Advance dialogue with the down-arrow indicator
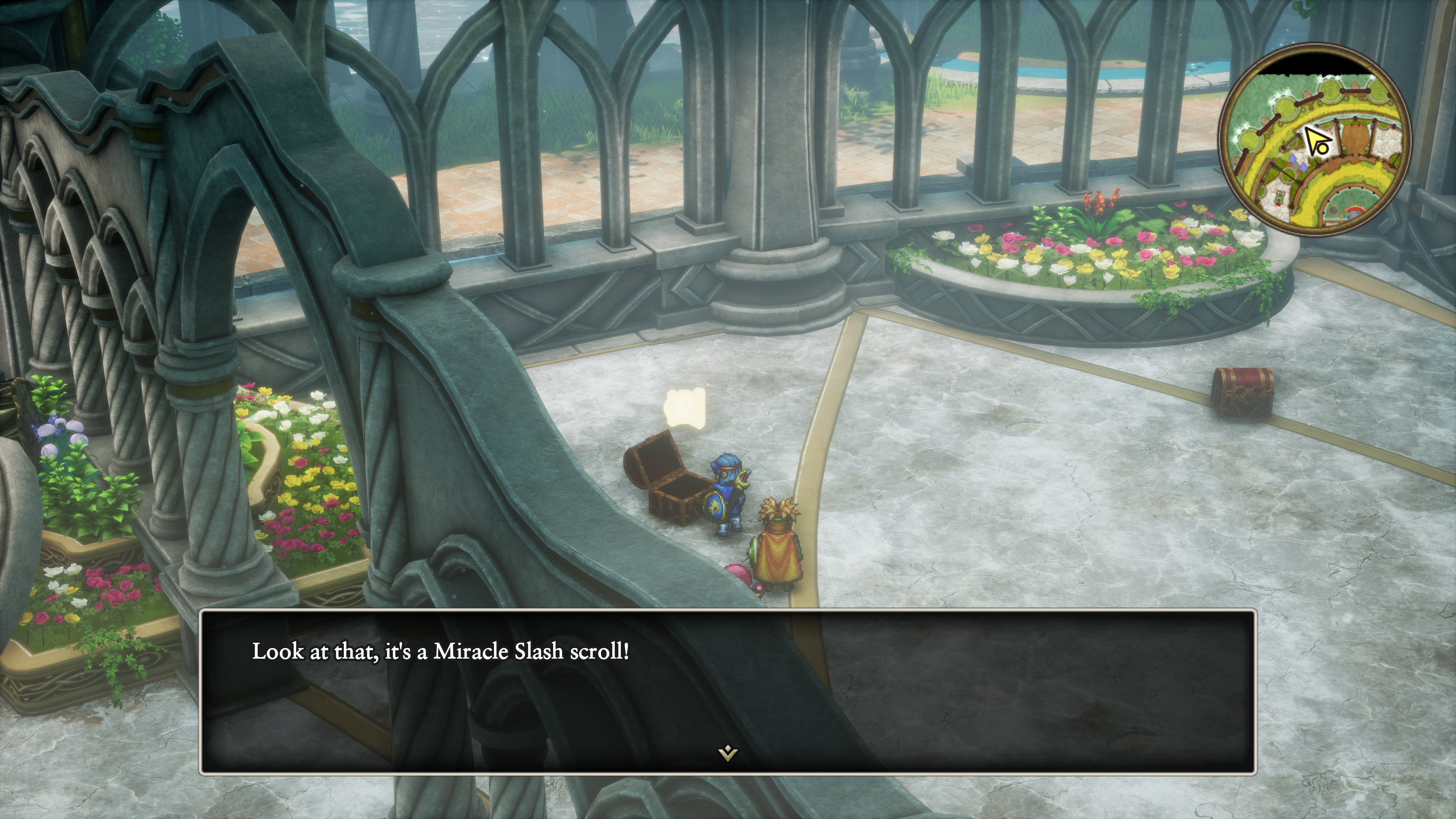 (x=728, y=753)
